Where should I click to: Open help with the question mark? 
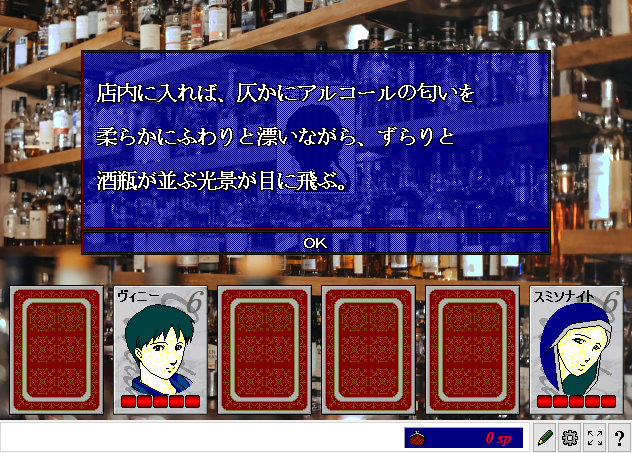pos(619,438)
